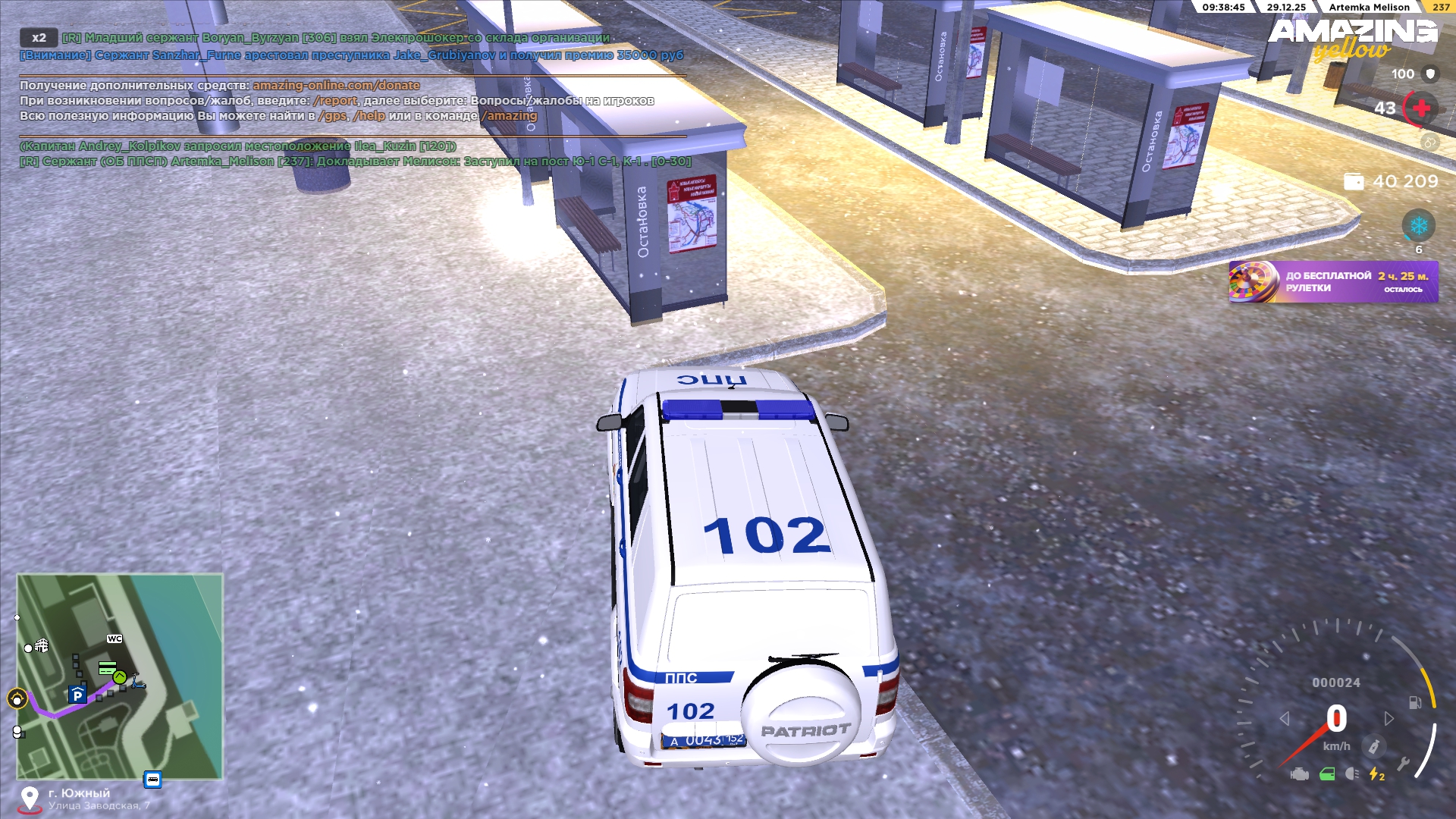Activate the left turn signal arrow
Image resolution: width=1456 pixels, height=819 pixels.
pyautogui.click(x=1285, y=718)
